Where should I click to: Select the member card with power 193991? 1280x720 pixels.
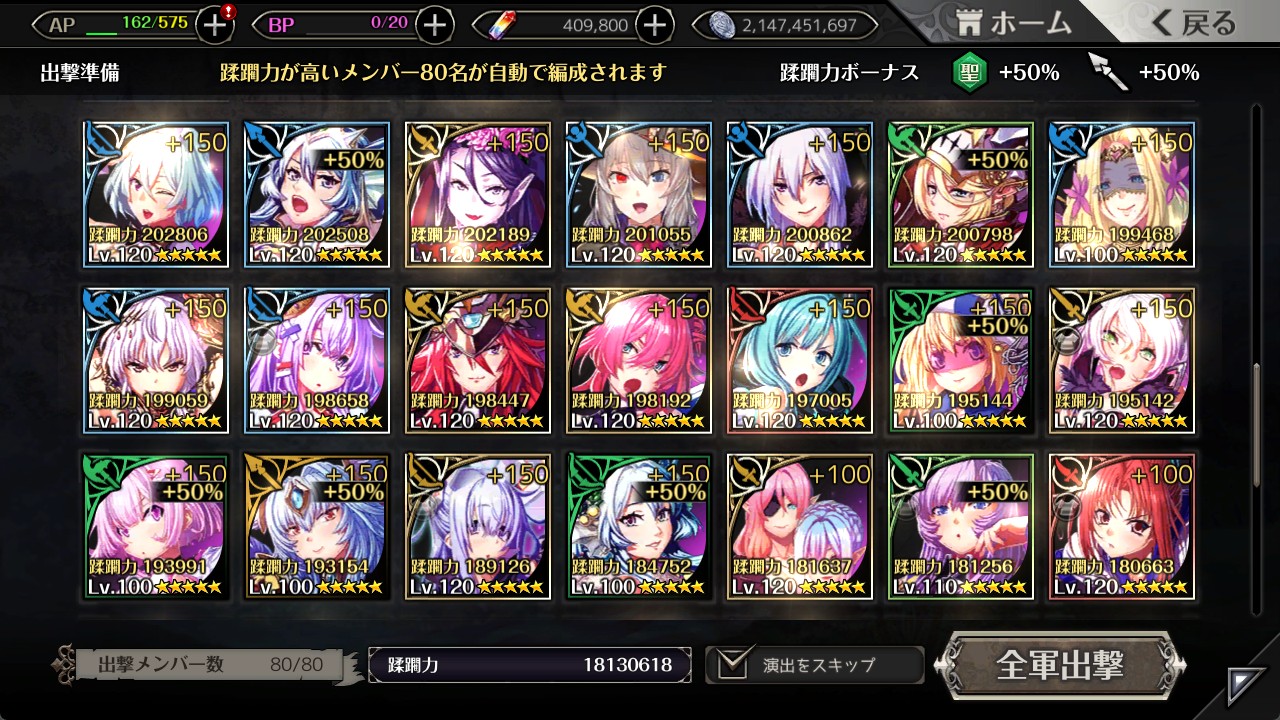156,526
